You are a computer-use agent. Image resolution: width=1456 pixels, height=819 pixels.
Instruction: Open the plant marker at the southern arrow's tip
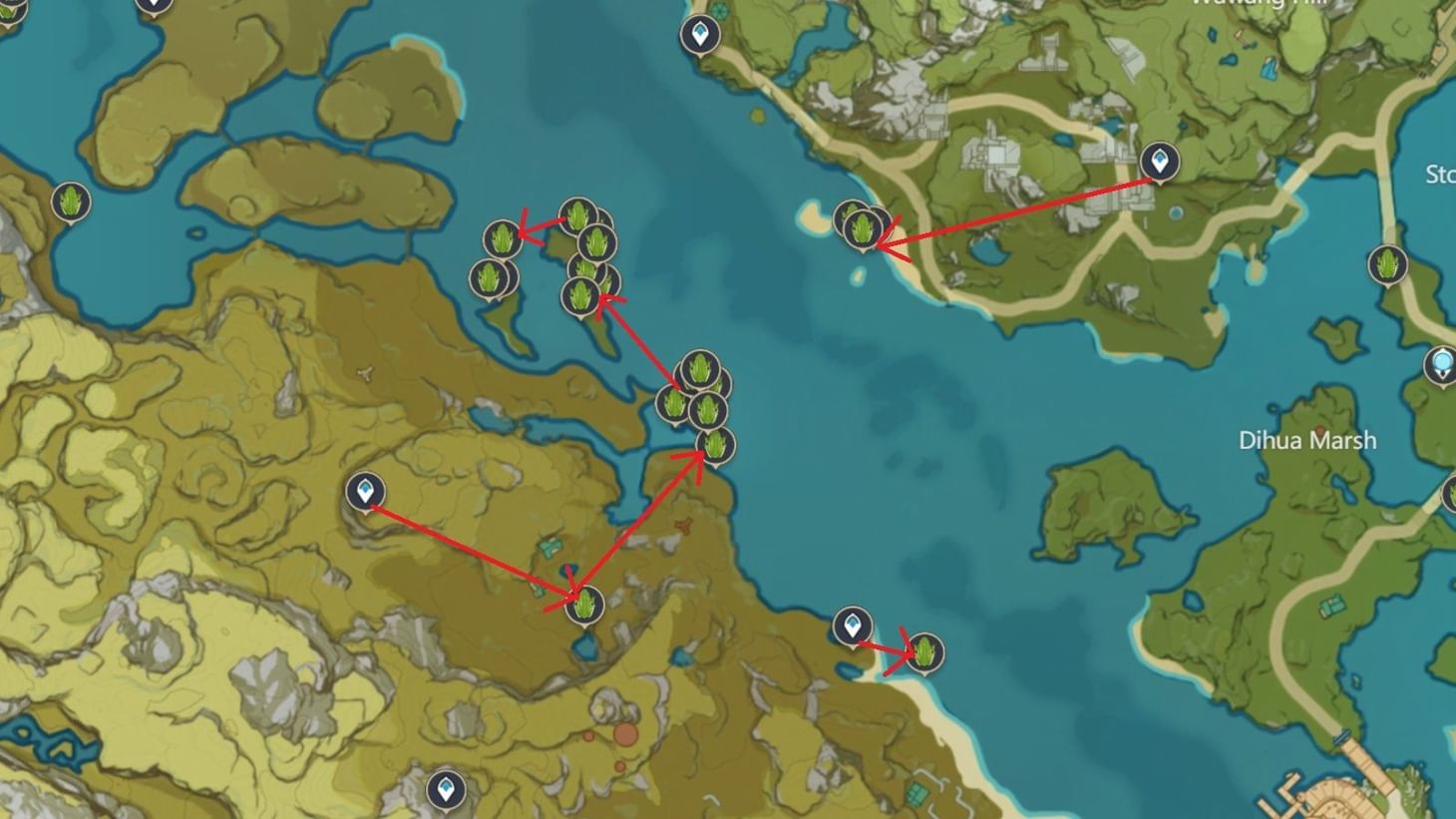click(x=927, y=653)
